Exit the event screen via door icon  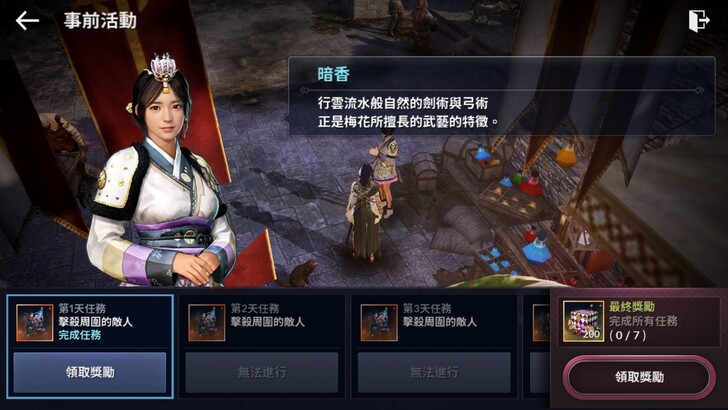[x=698, y=21]
